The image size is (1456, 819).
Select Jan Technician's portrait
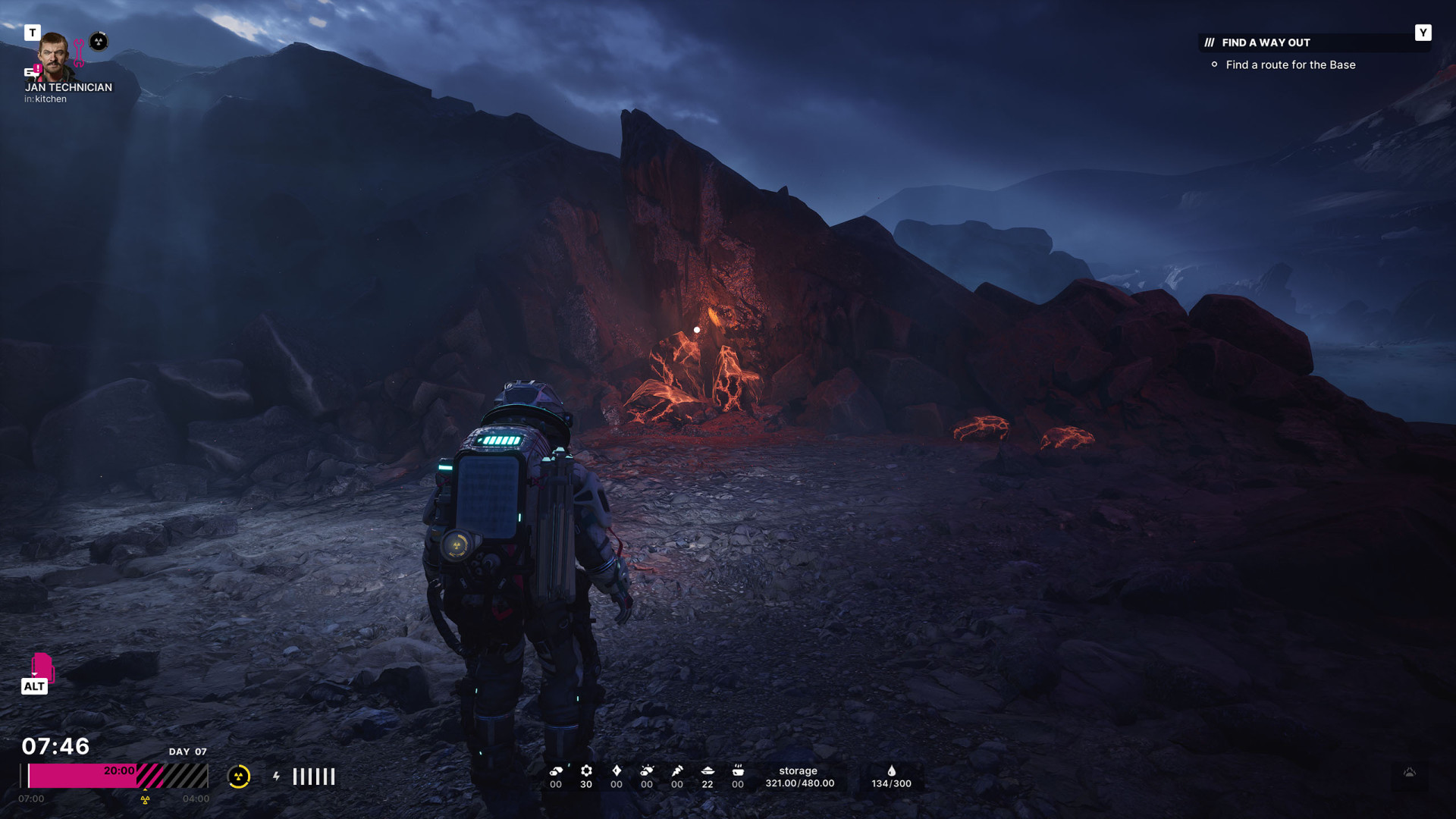tap(55, 56)
